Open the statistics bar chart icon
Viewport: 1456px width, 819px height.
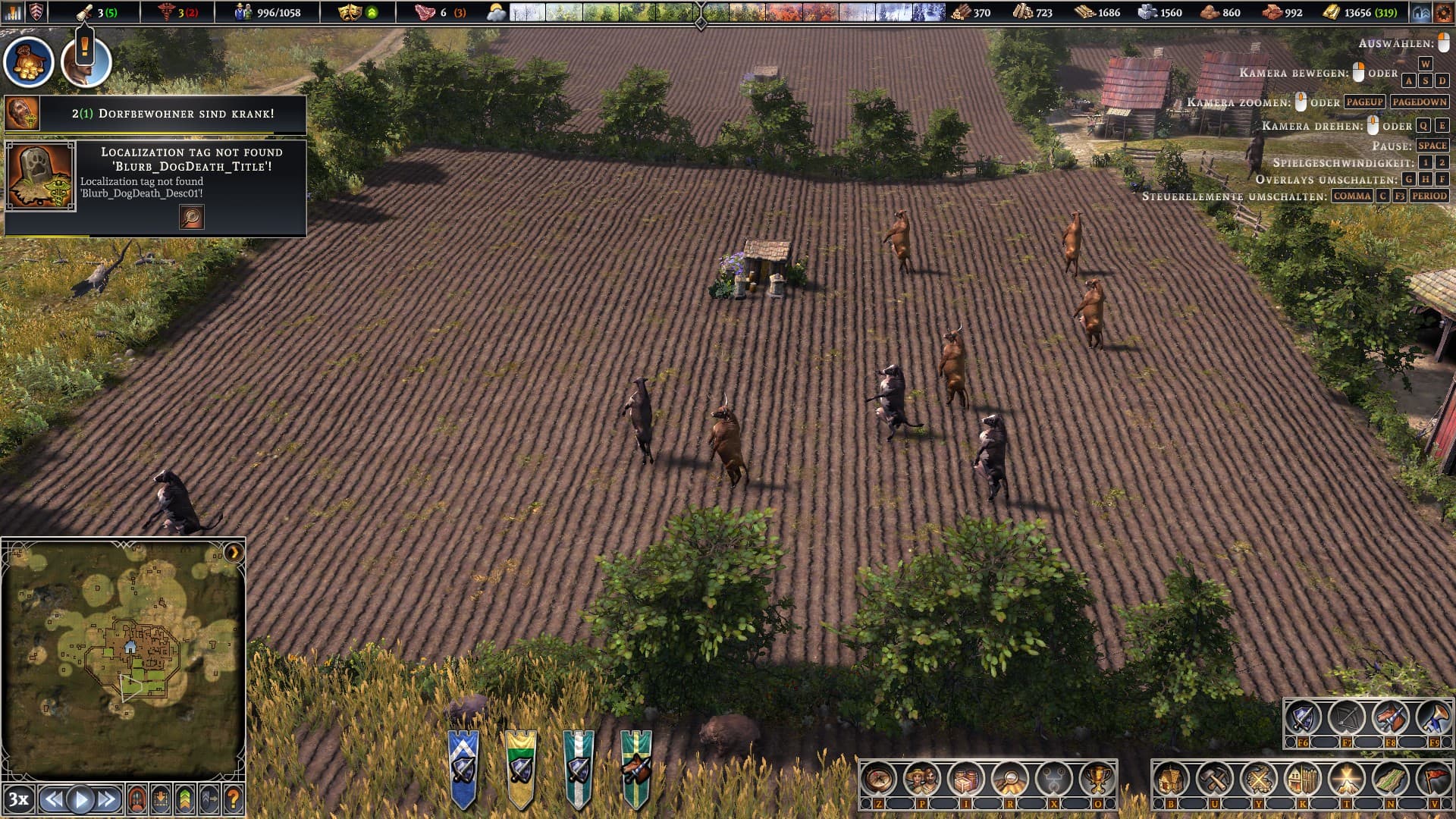click(x=13, y=12)
